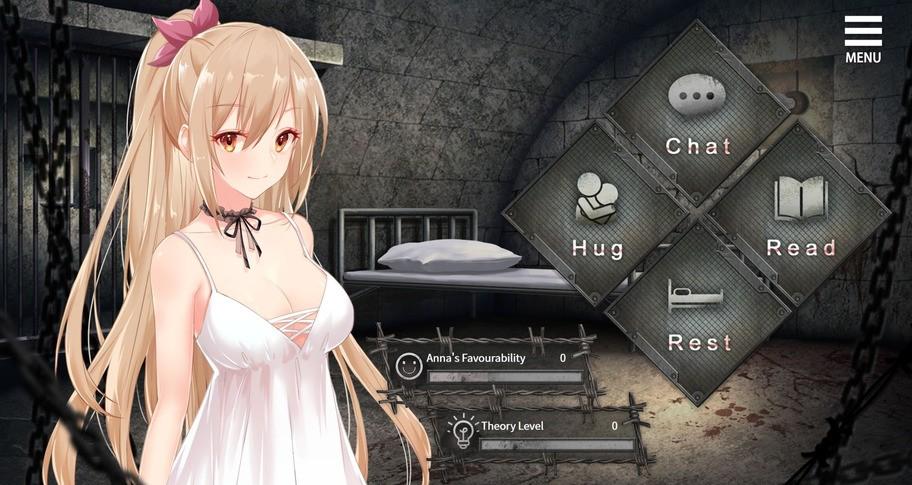Choose the Rest action tile

[x=698, y=314]
